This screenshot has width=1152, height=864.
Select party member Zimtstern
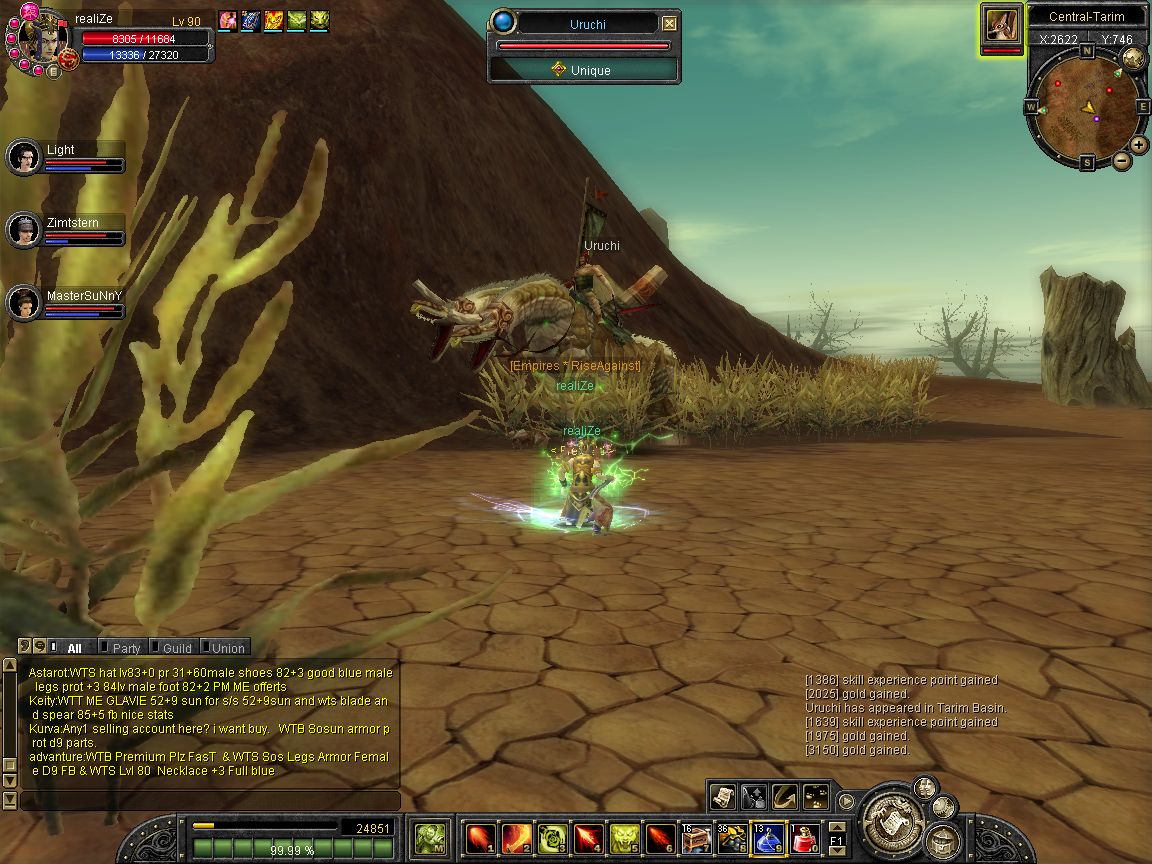pyautogui.click(x=23, y=230)
